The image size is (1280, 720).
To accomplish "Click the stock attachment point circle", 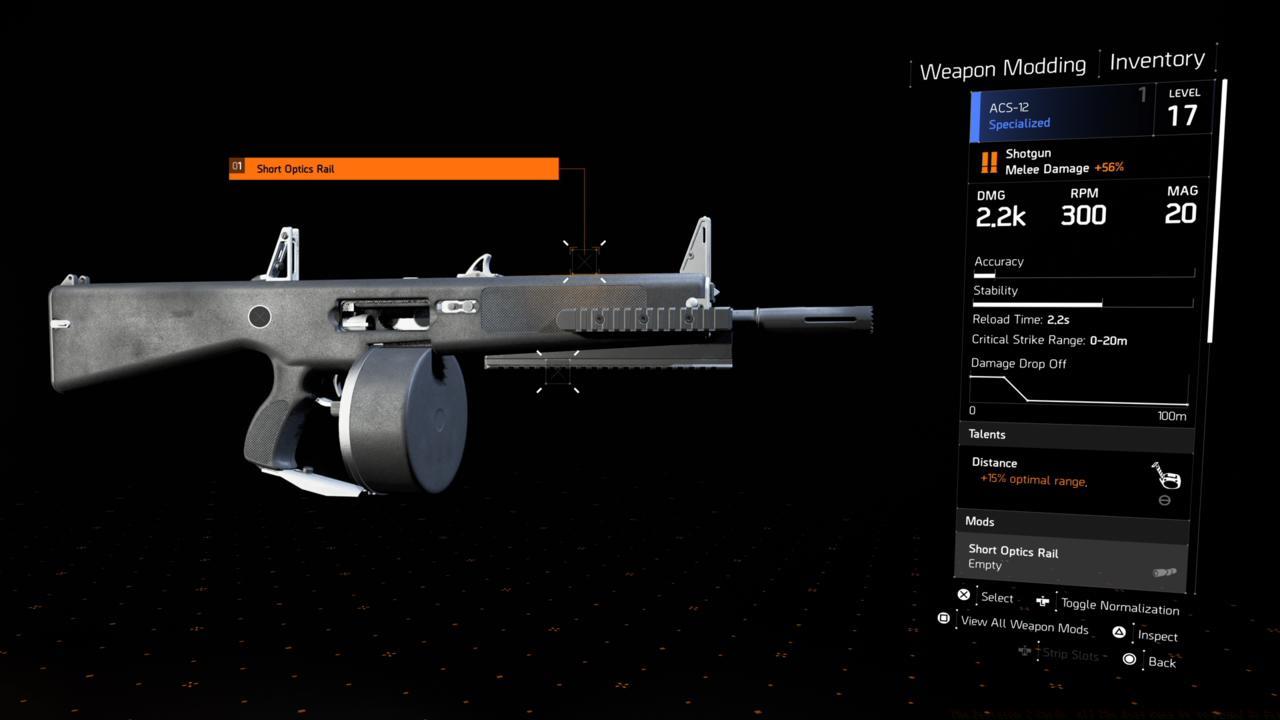I will pyautogui.click(x=259, y=317).
